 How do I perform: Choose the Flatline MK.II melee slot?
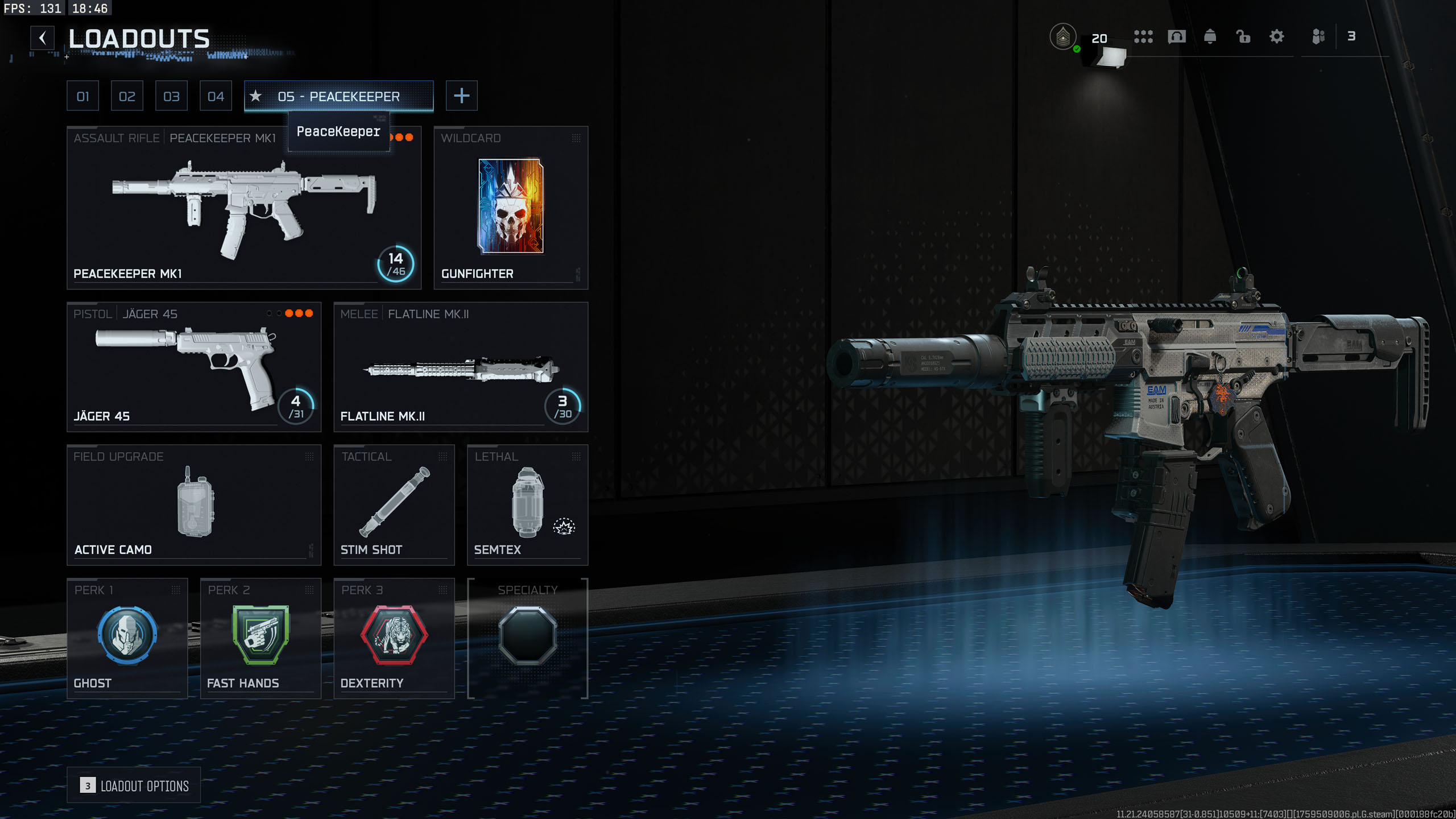pos(461,367)
